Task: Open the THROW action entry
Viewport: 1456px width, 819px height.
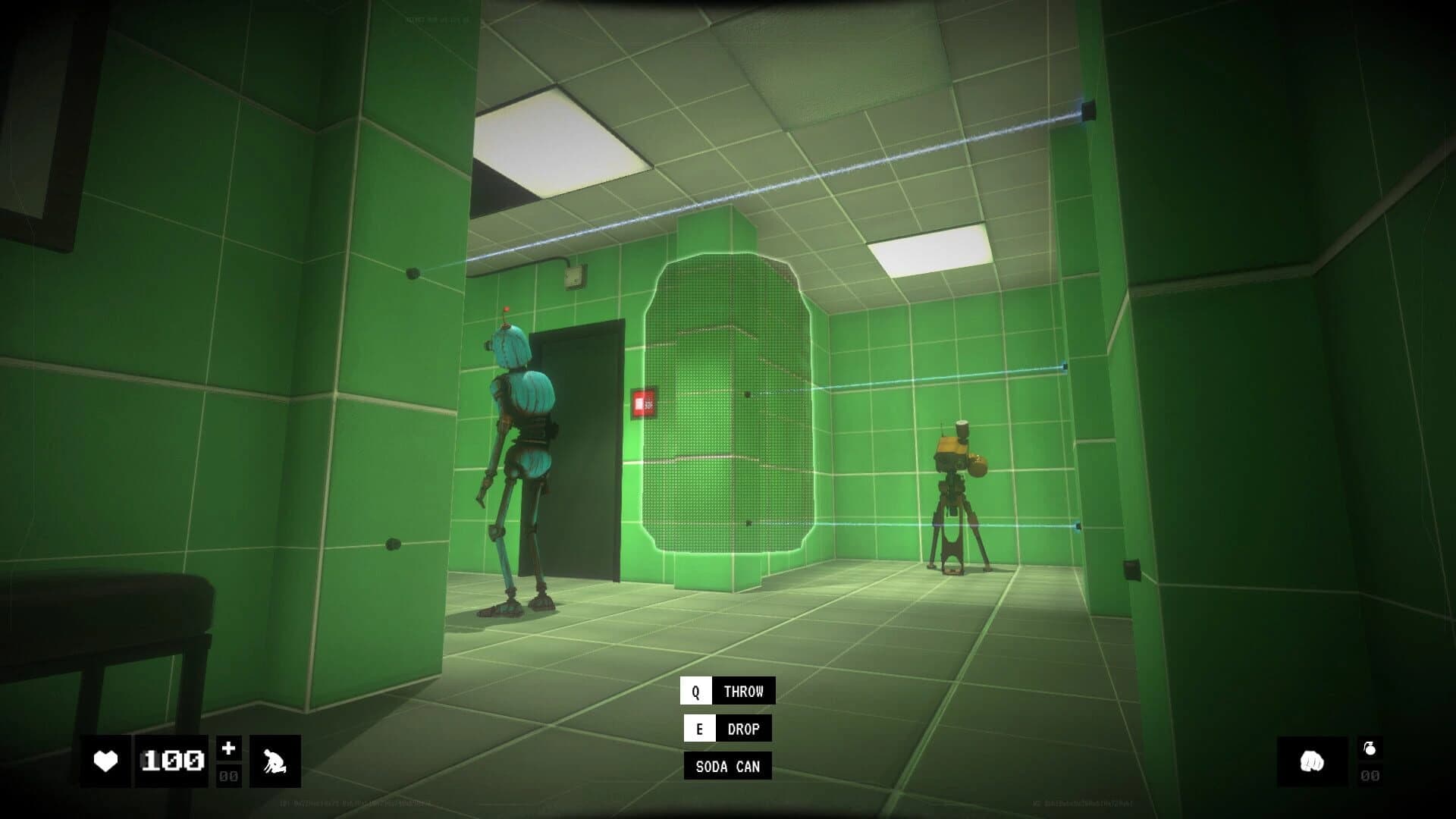Action: click(x=742, y=690)
